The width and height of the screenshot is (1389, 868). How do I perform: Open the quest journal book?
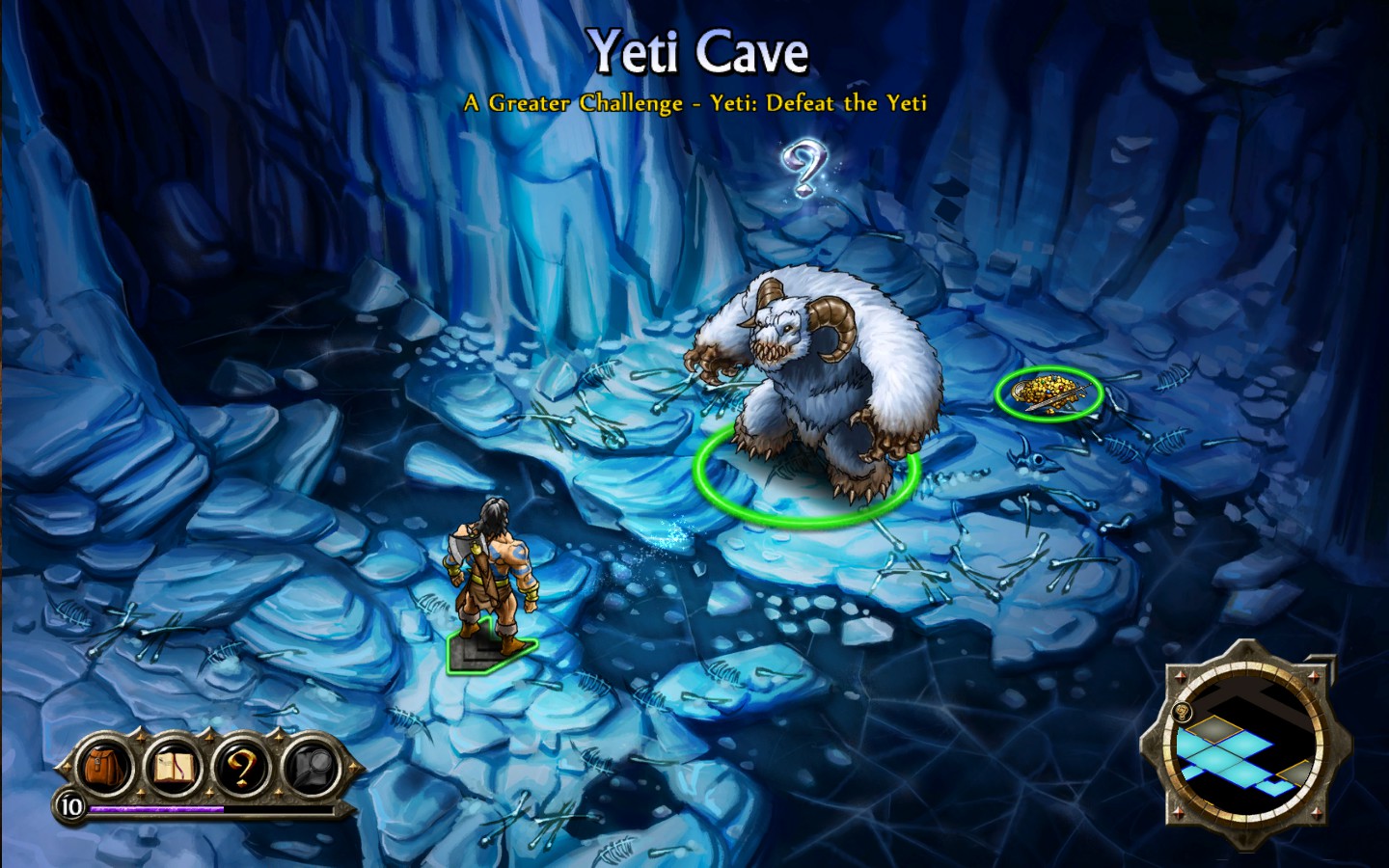[x=173, y=767]
